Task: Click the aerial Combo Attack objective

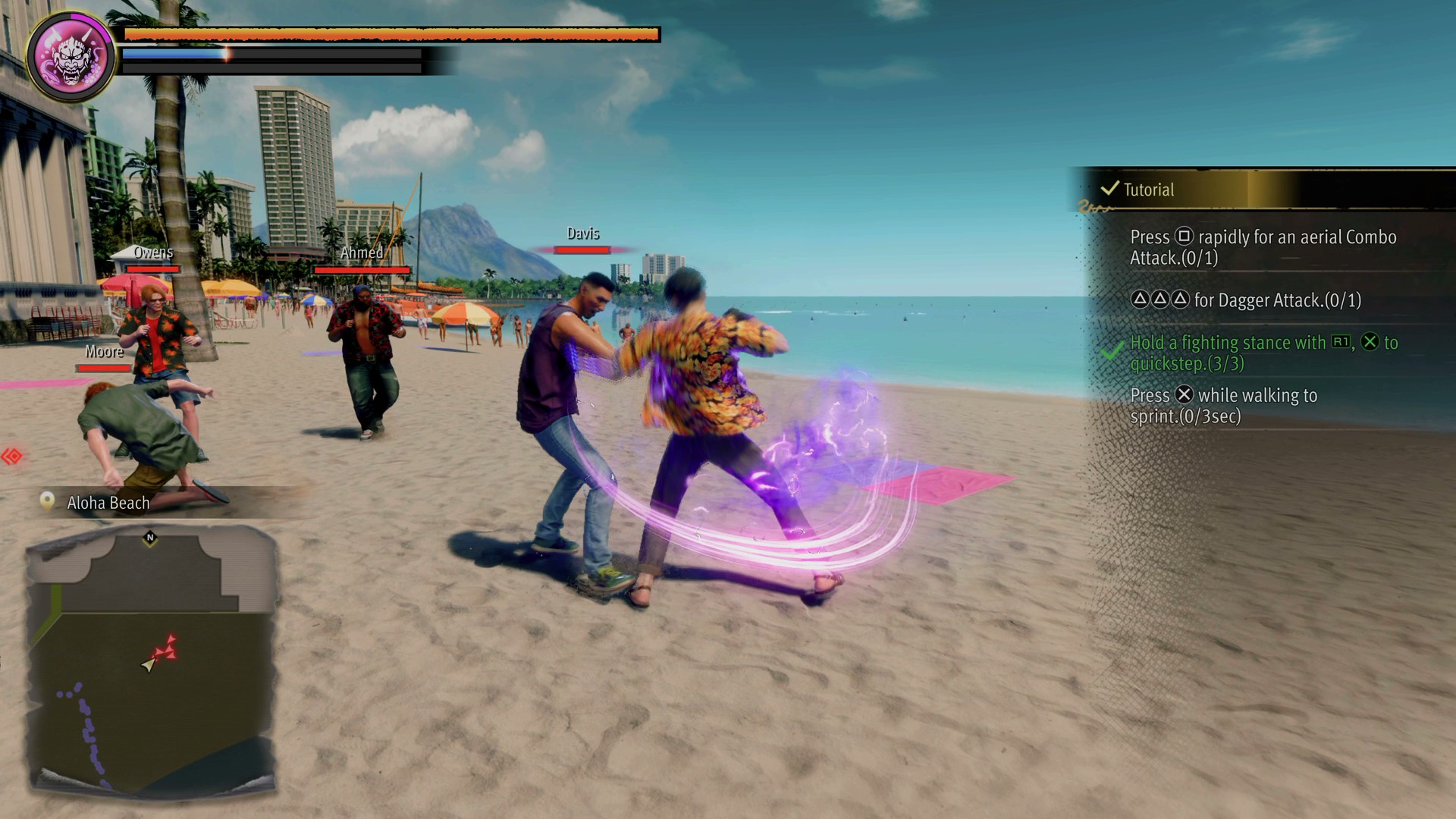Action: (1263, 247)
